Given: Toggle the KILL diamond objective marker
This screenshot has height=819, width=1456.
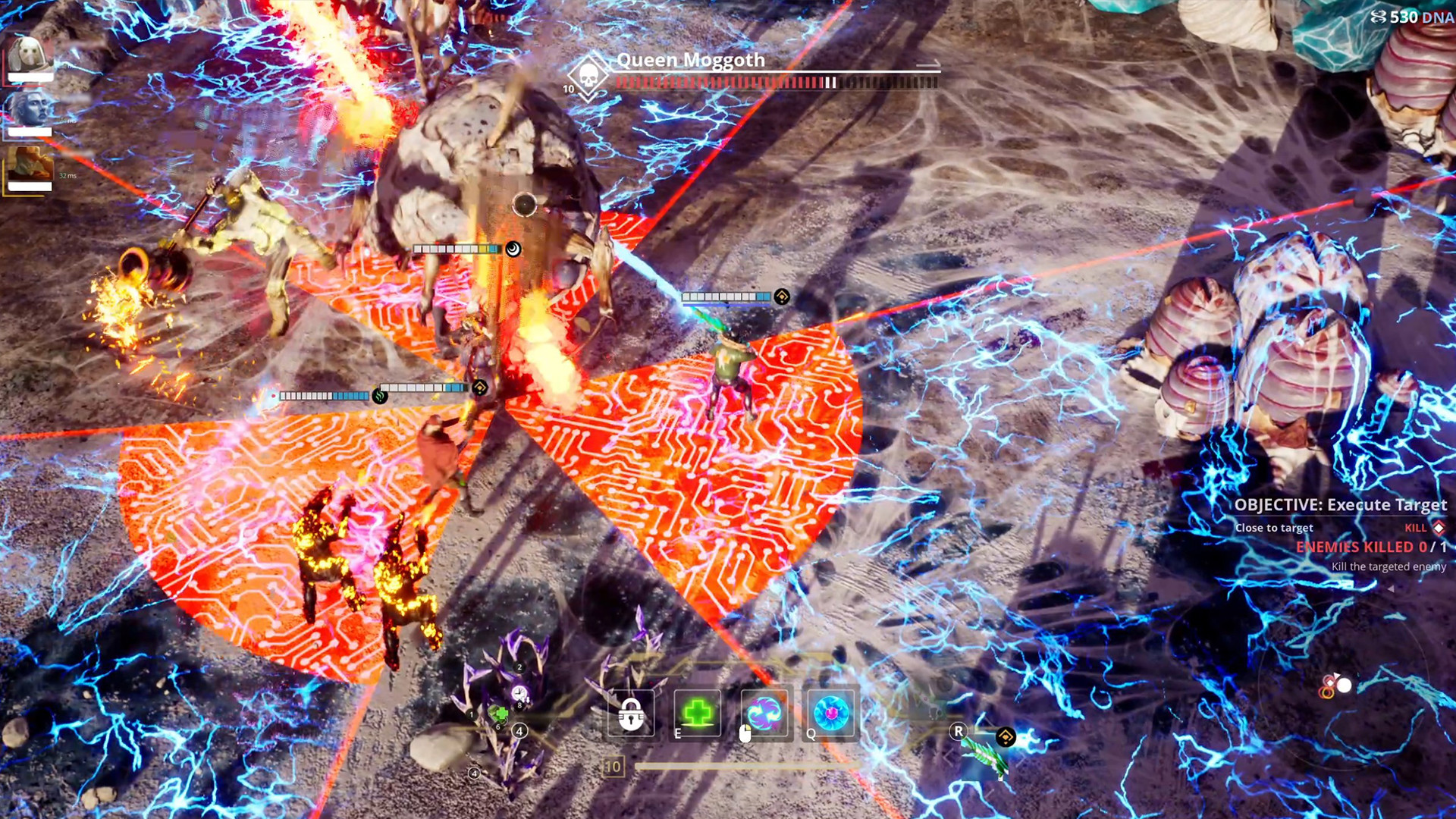Looking at the screenshot, I should 1438,529.
